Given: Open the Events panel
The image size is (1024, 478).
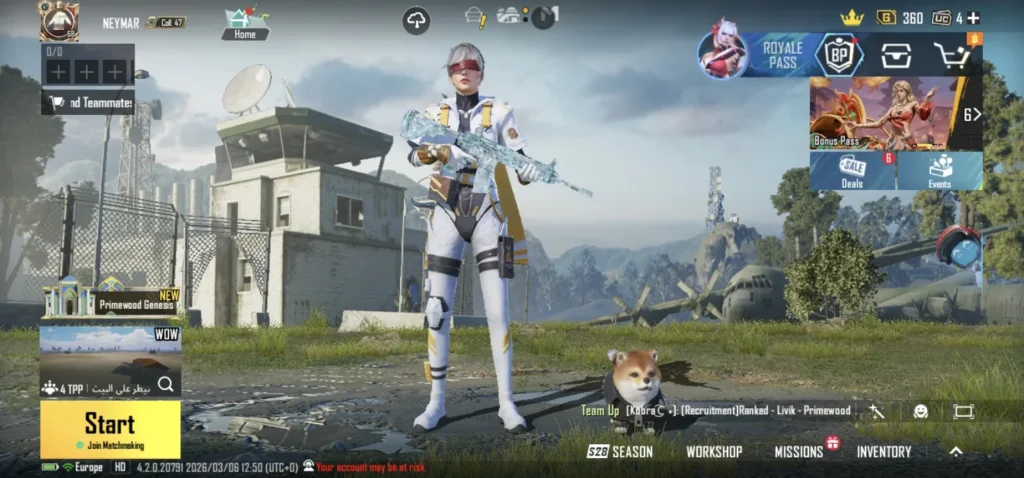Looking at the screenshot, I should point(940,171).
